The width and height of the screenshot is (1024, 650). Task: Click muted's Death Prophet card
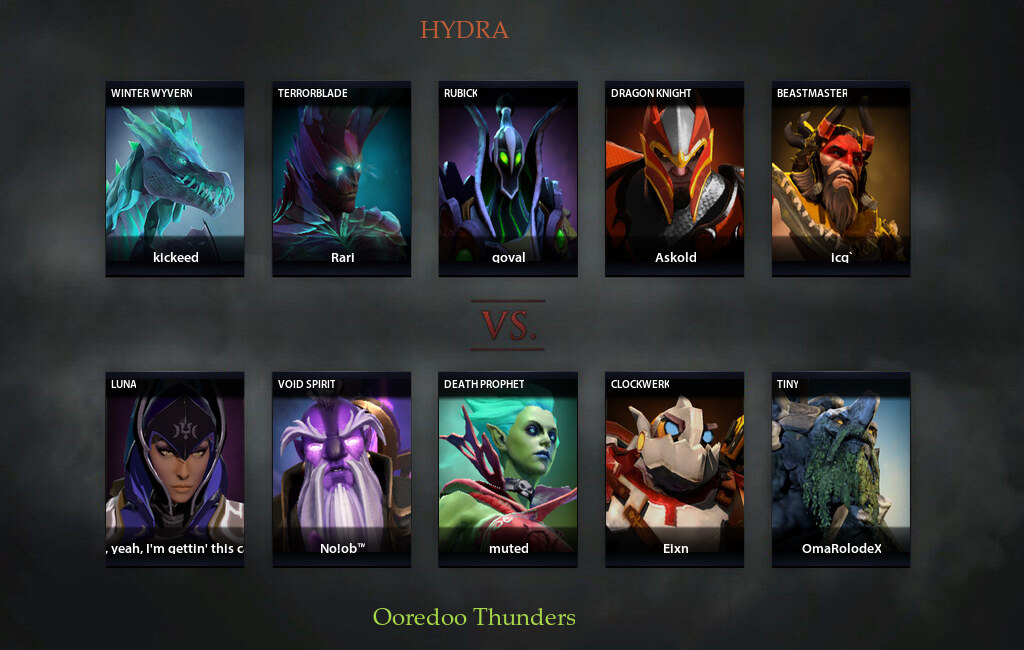point(508,469)
